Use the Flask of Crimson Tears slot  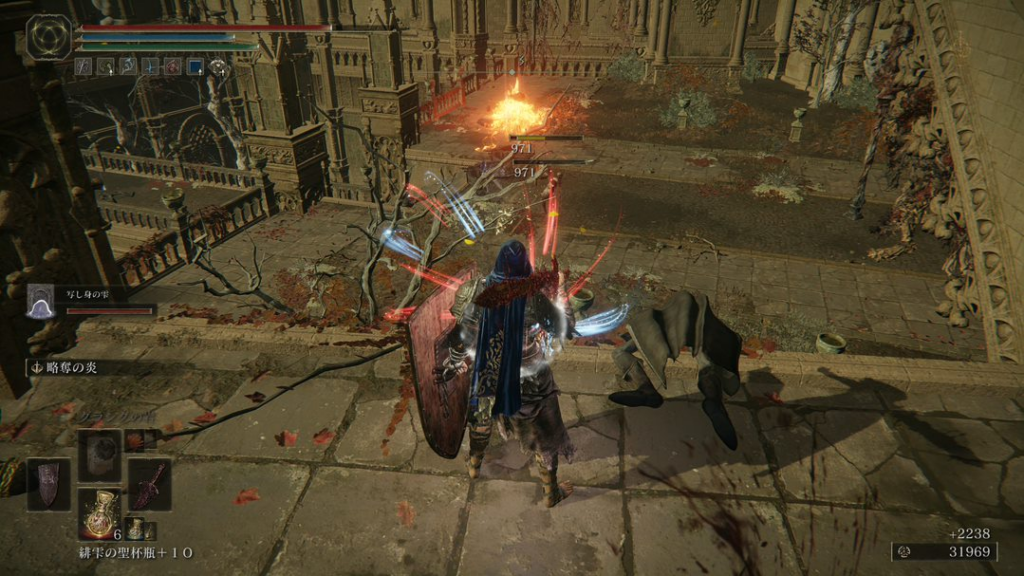pyautogui.click(x=99, y=514)
